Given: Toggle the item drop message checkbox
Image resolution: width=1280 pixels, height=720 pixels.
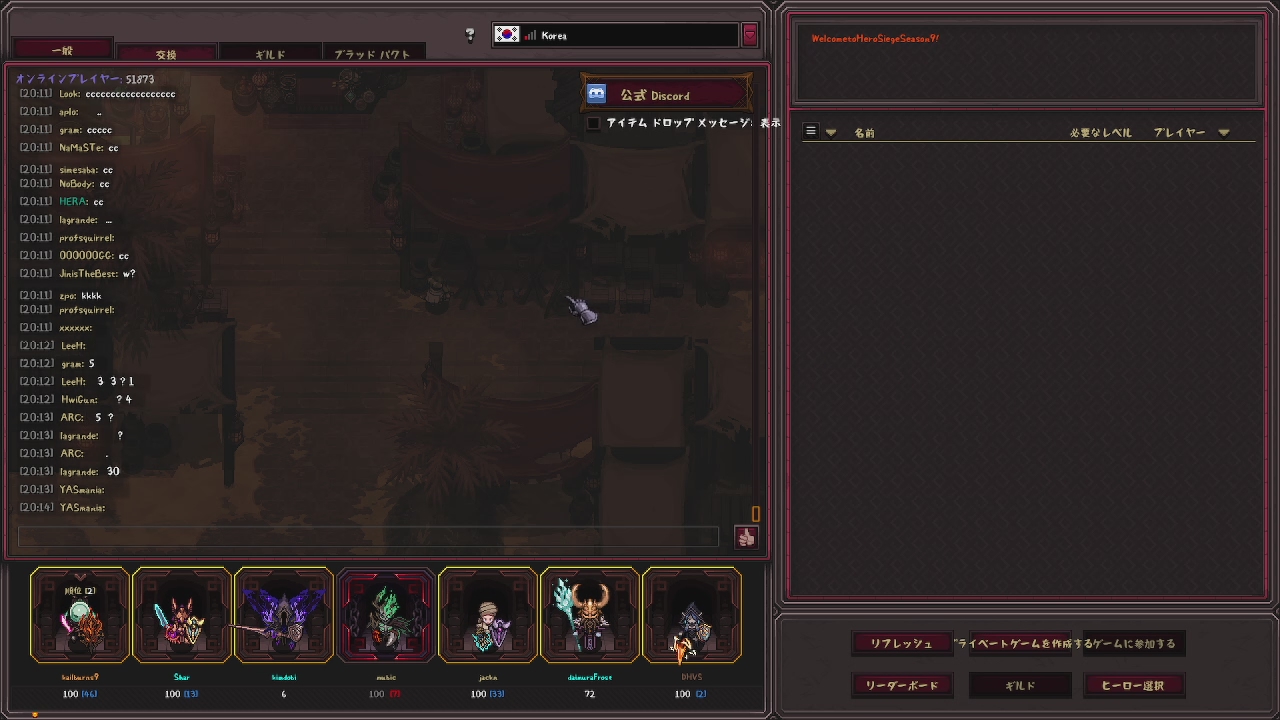Looking at the screenshot, I should coord(594,123).
